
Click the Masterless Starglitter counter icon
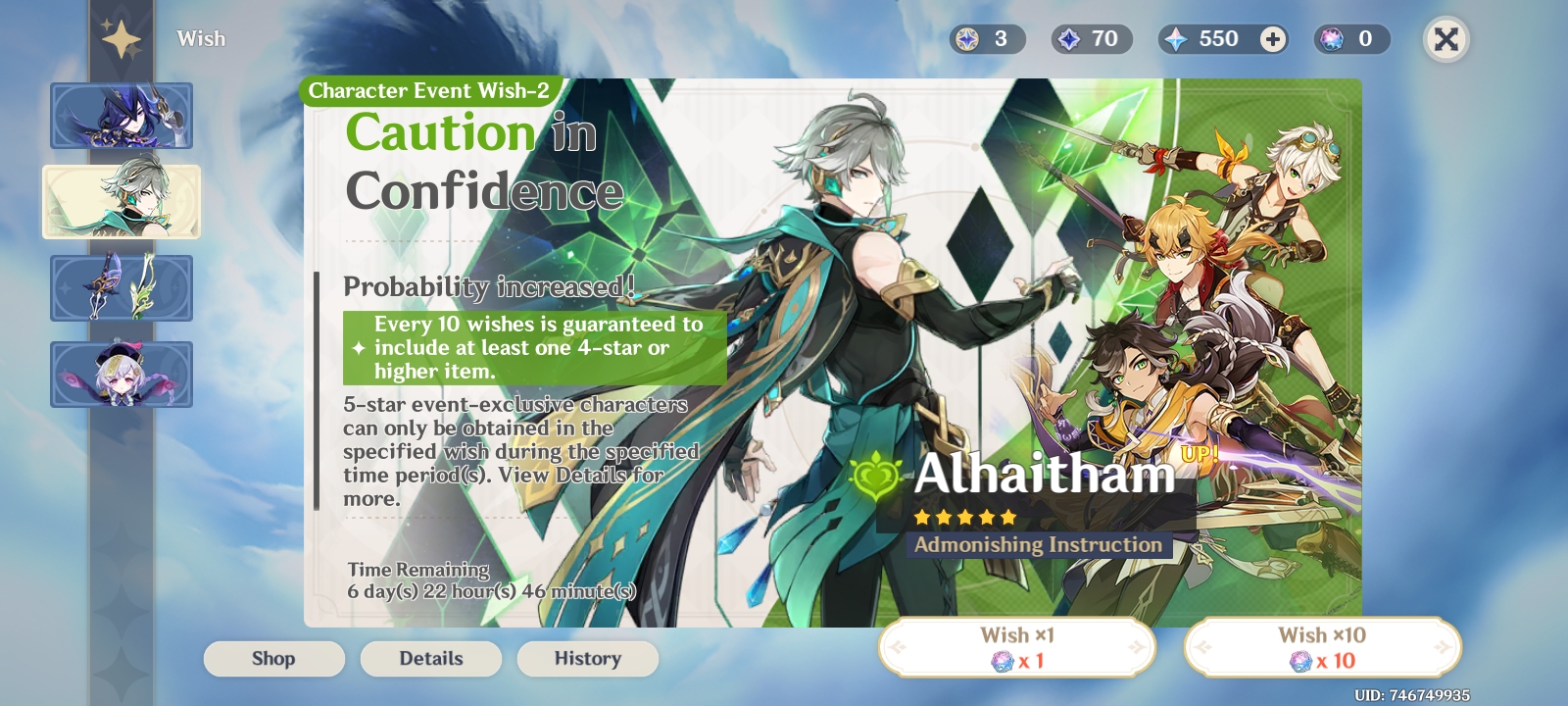coord(965,39)
